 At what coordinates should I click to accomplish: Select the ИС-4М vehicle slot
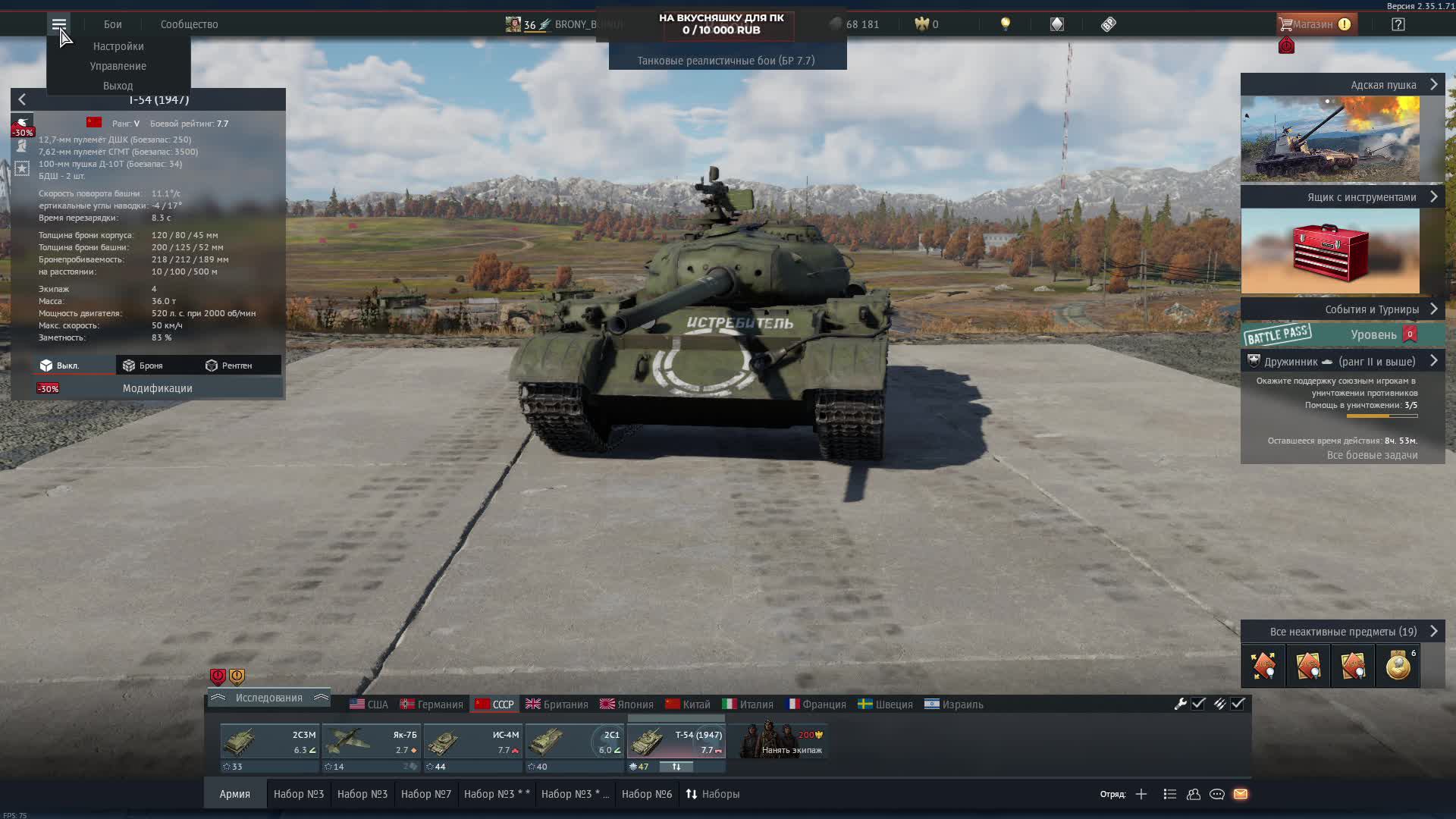pyautogui.click(x=472, y=742)
